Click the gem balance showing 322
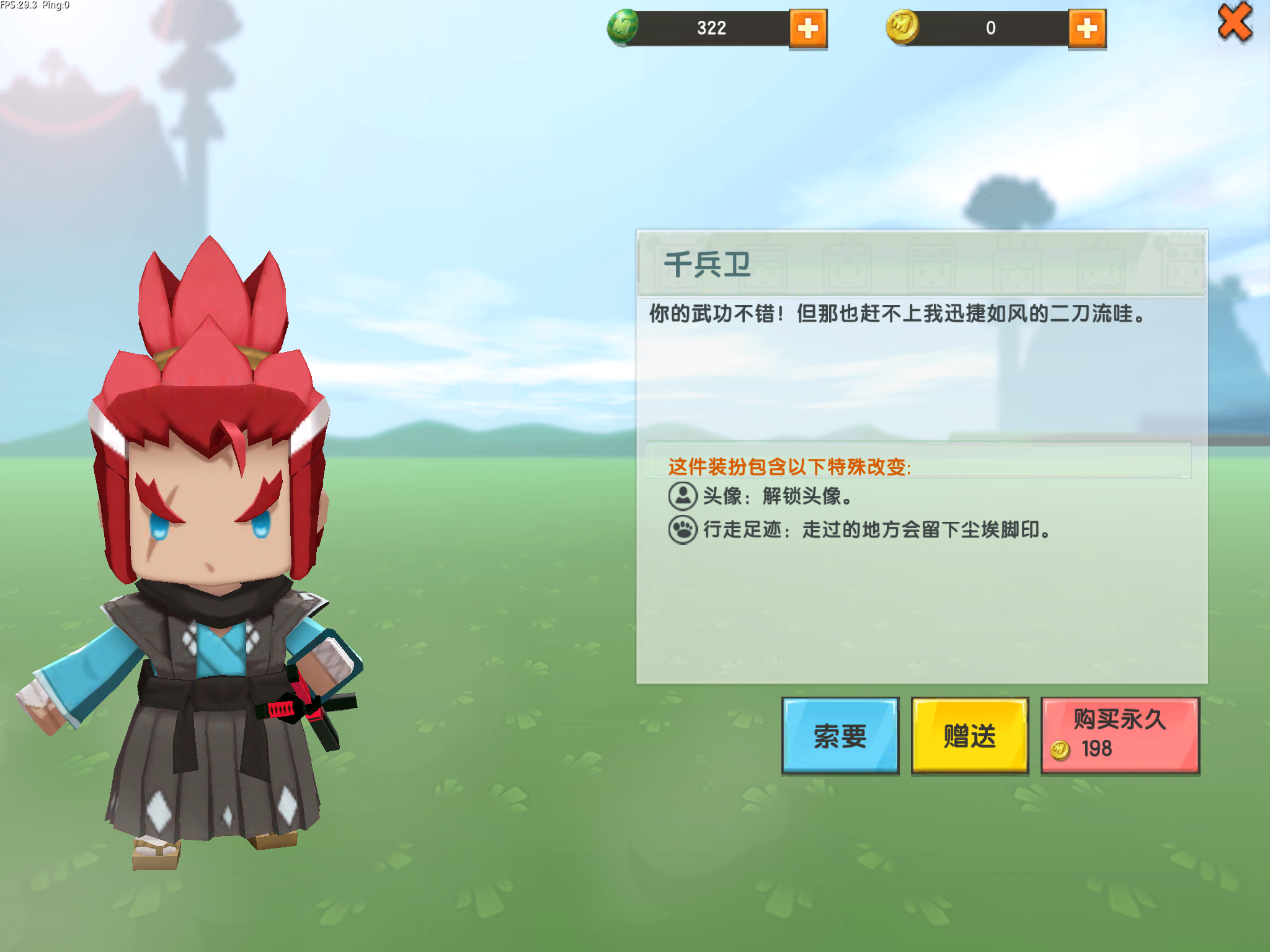This screenshot has height=952, width=1270. tap(711, 28)
